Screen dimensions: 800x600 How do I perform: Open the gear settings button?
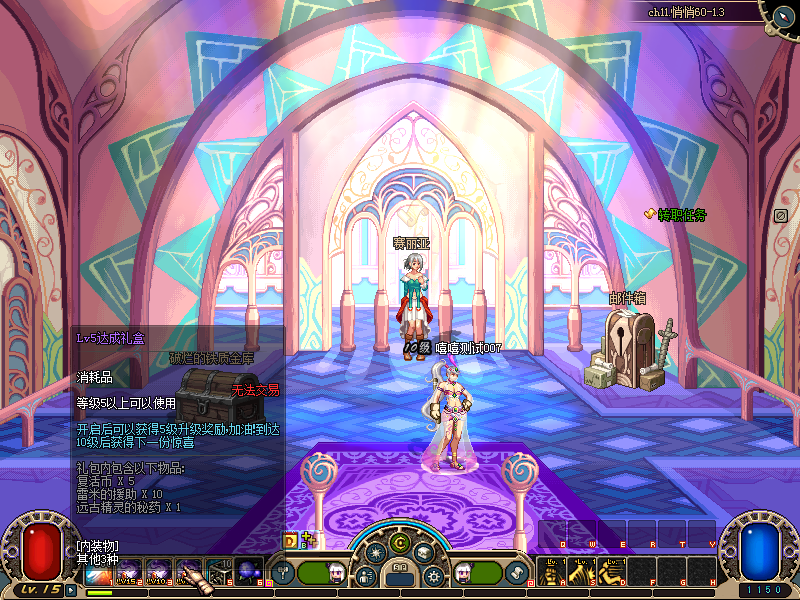pos(433,577)
